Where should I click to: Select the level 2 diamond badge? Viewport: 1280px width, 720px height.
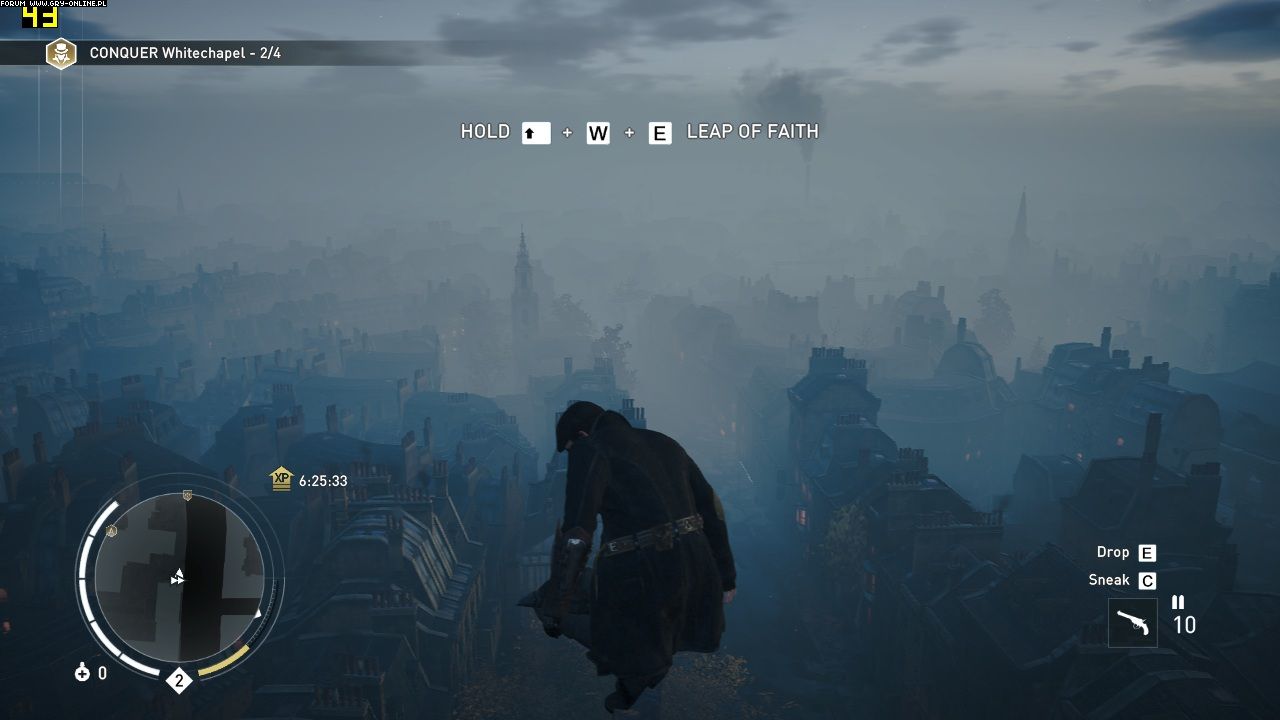coord(179,681)
